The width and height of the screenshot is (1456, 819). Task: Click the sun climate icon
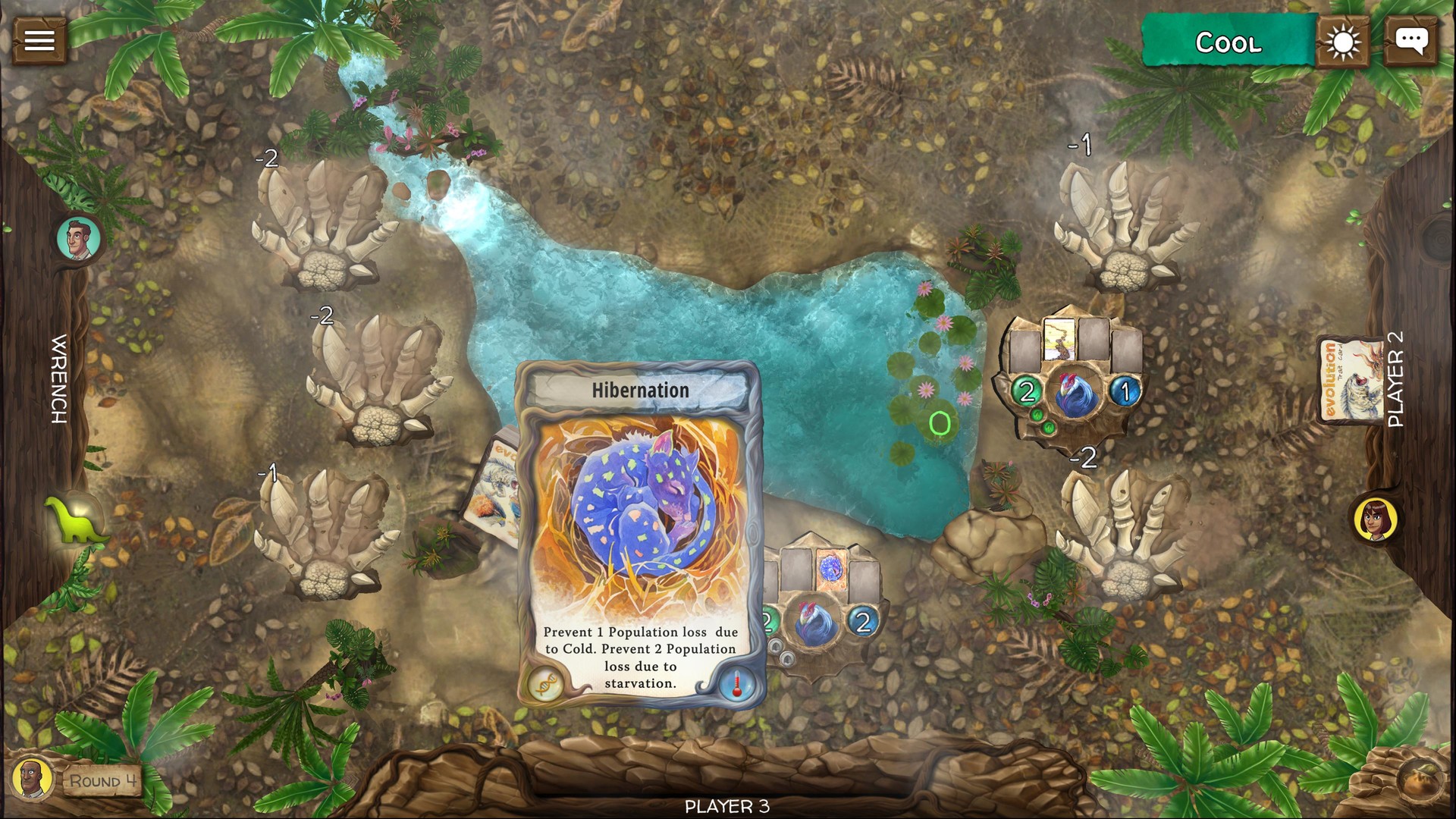(x=1344, y=42)
